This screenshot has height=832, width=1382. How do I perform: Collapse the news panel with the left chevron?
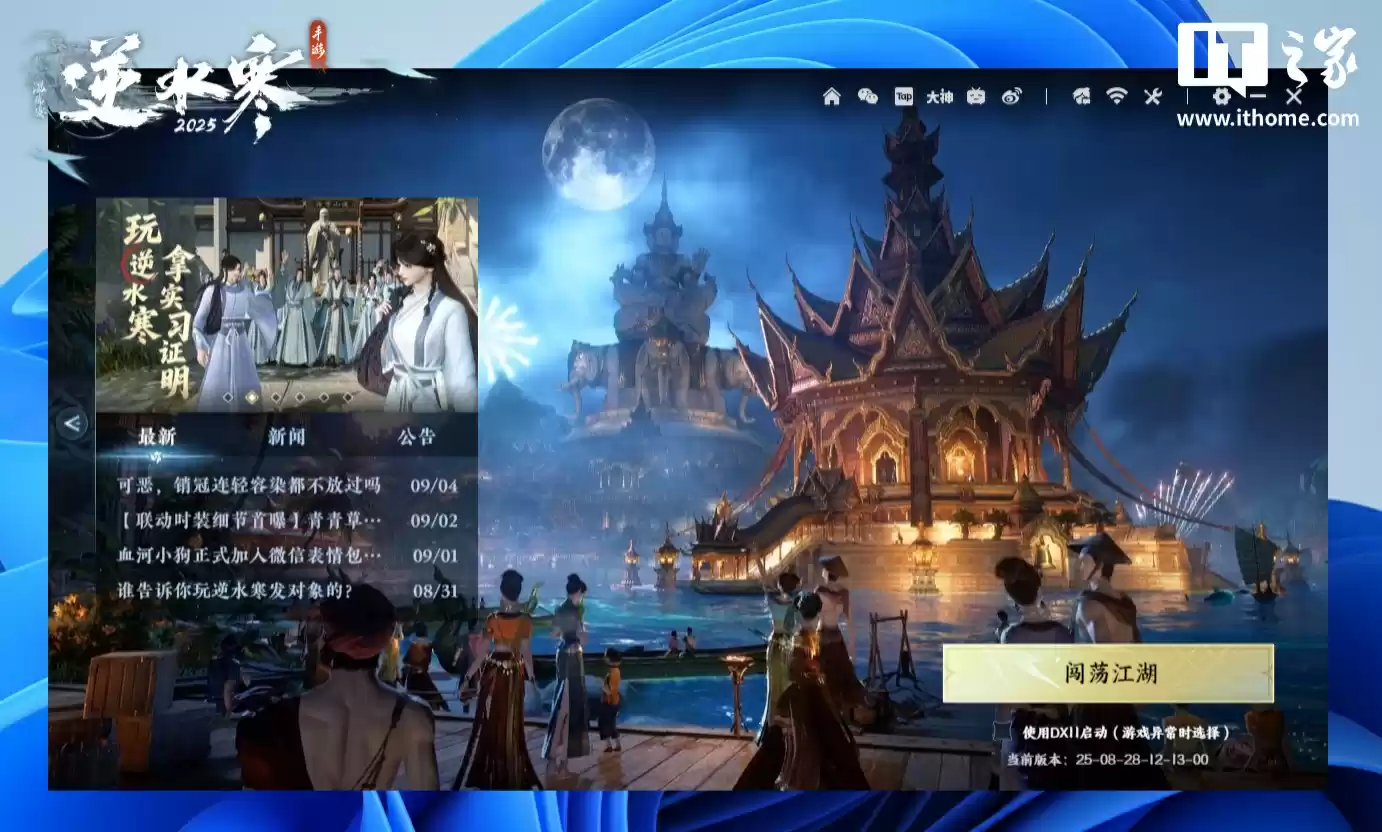[72, 423]
